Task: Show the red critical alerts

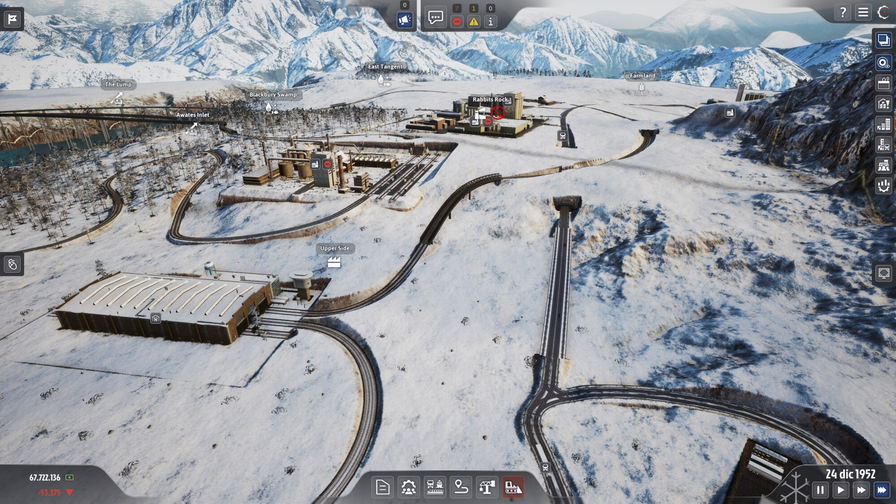Action: (x=457, y=21)
